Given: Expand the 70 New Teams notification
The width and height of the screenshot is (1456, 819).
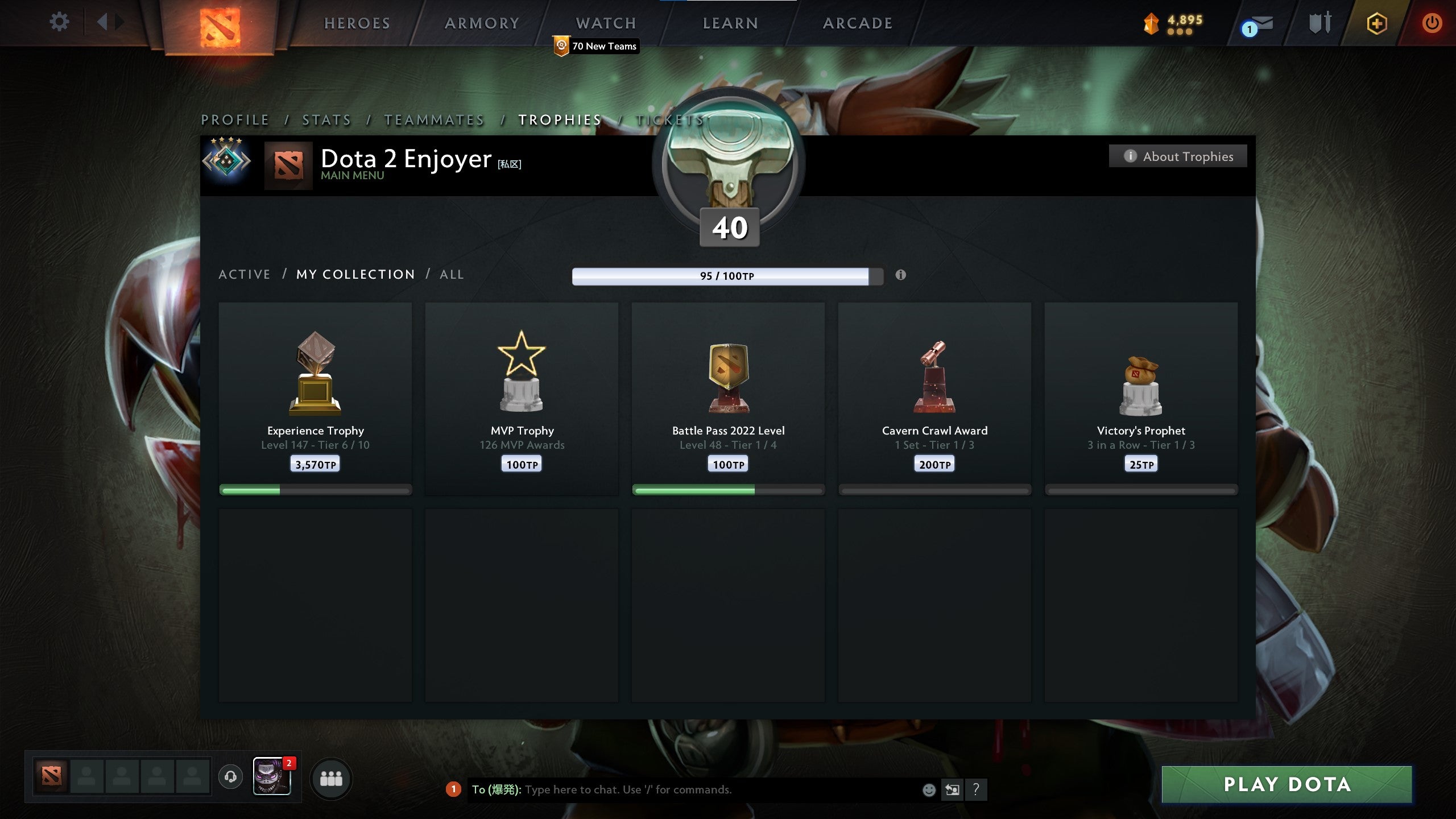Looking at the screenshot, I should point(595,47).
